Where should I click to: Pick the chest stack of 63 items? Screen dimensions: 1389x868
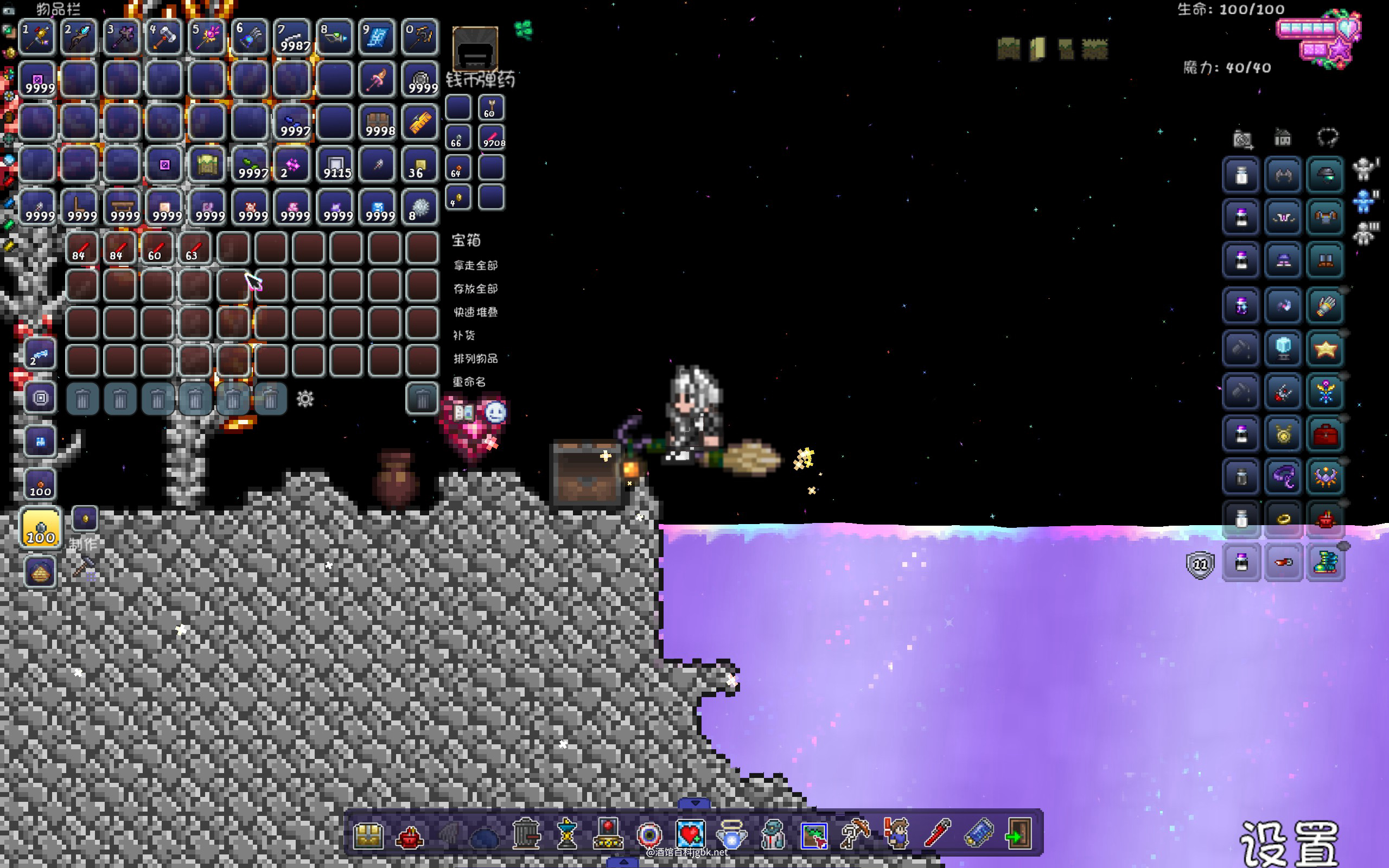tap(194, 248)
